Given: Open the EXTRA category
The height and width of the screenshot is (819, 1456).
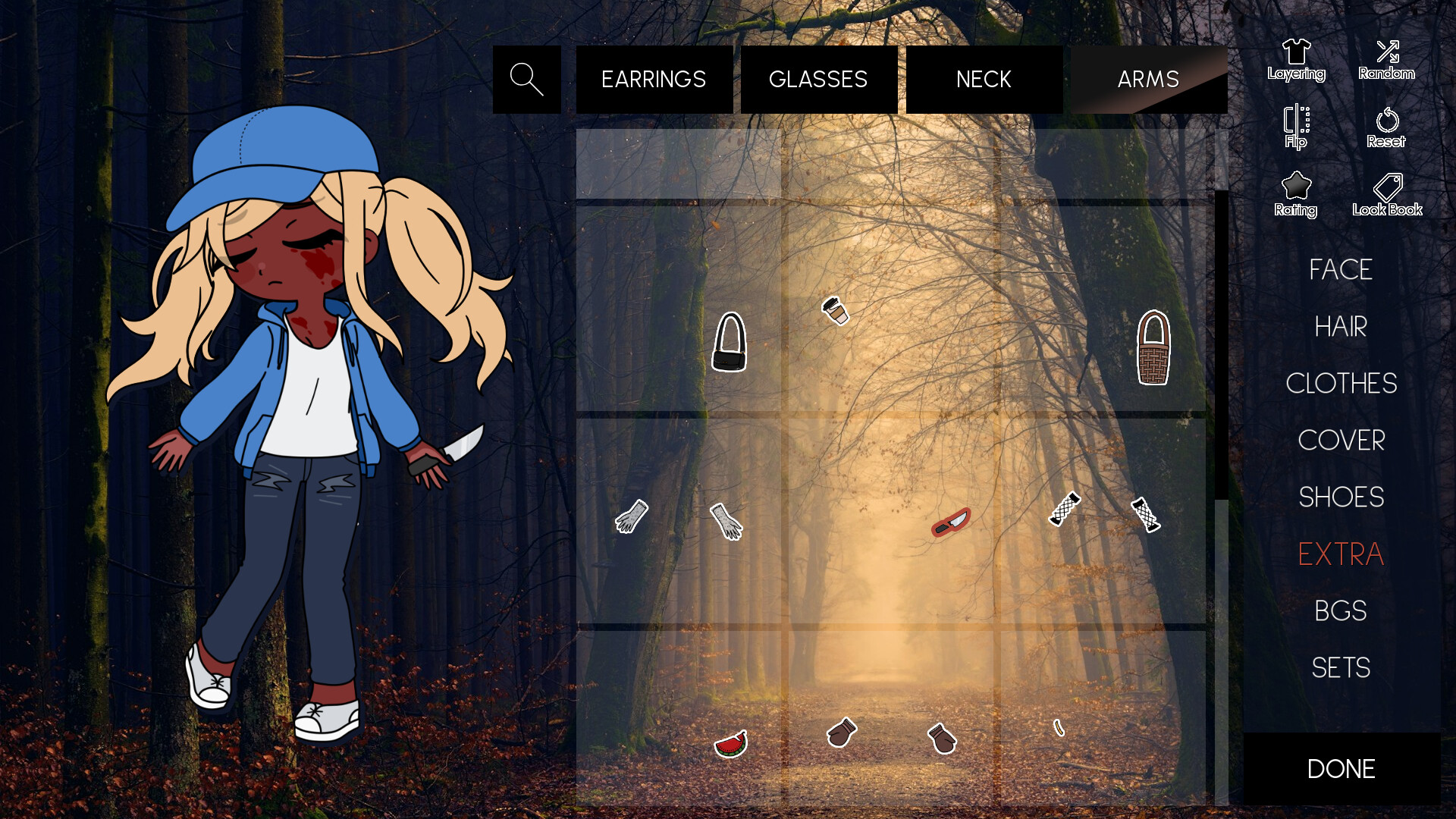Looking at the screenshot, I should pos(1341,554).
